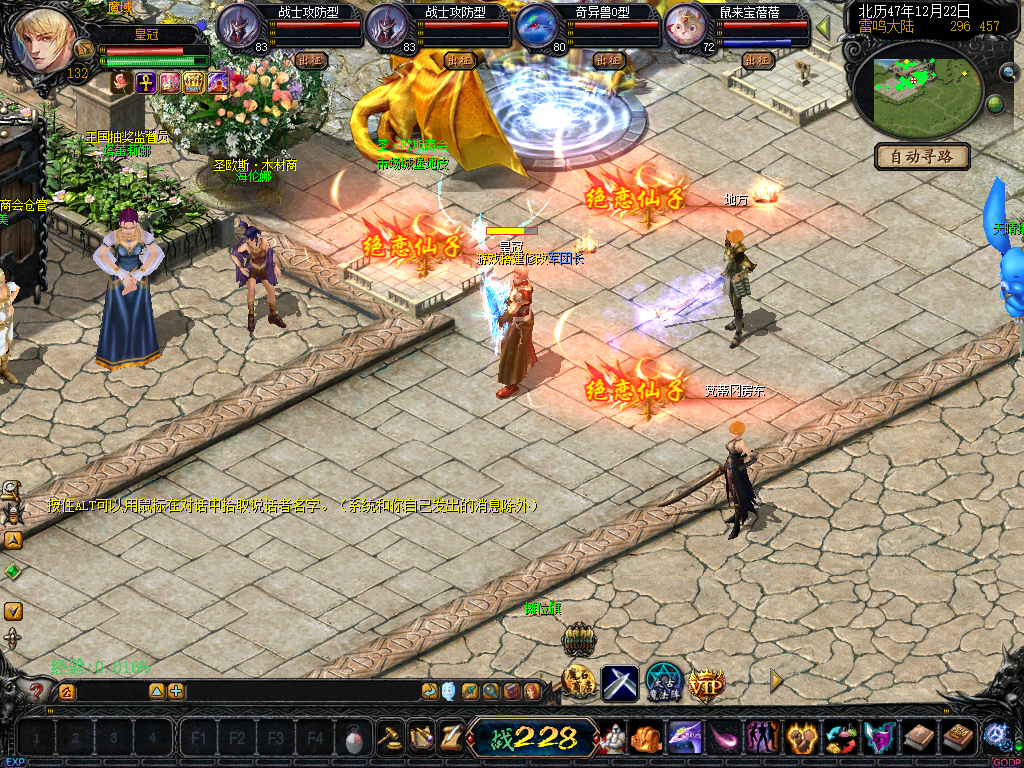The image size is (1024, 768).
Task: Expand the shortcut icons with the yellow arrow
Action: 775,680
